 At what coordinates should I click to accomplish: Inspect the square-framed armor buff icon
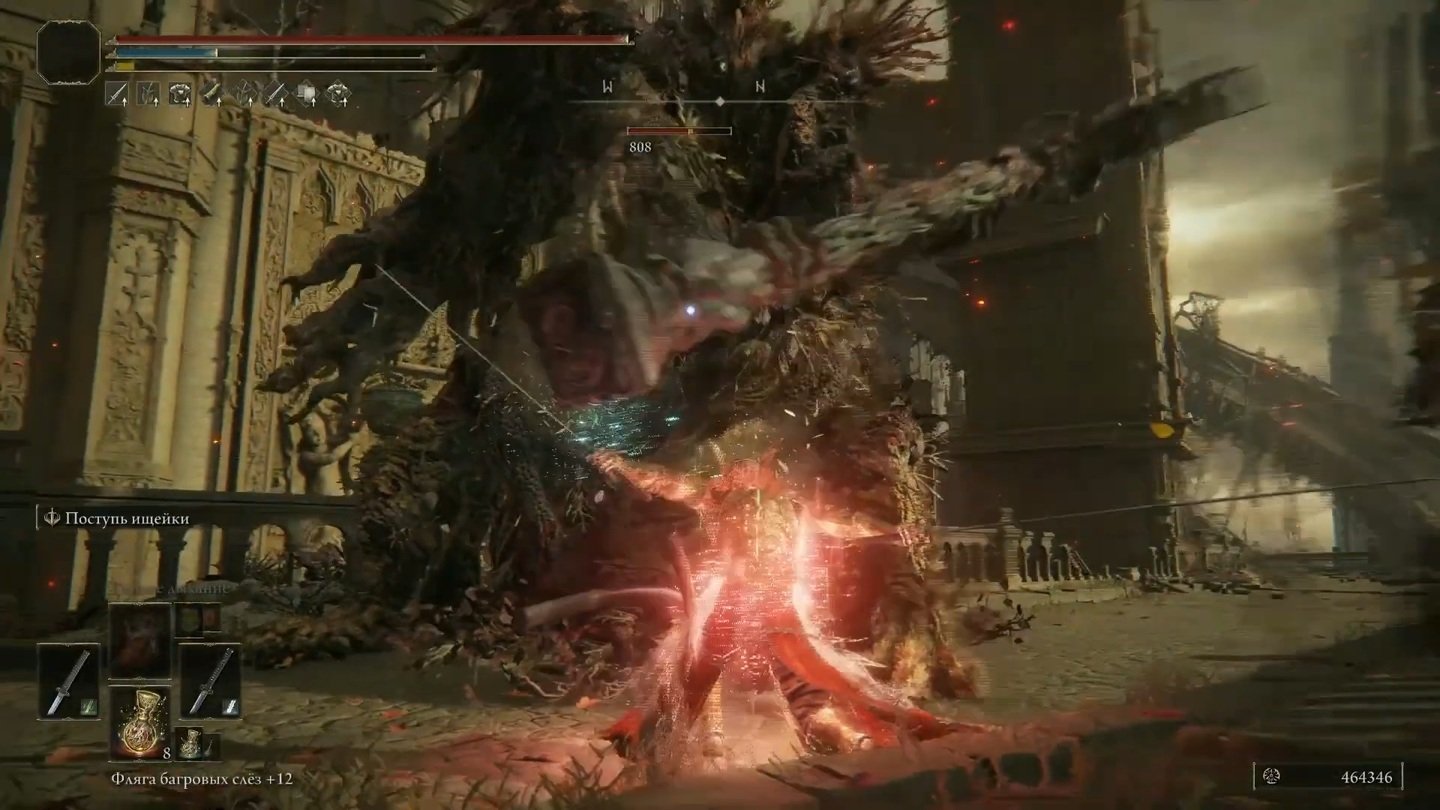tap(181, 94)
